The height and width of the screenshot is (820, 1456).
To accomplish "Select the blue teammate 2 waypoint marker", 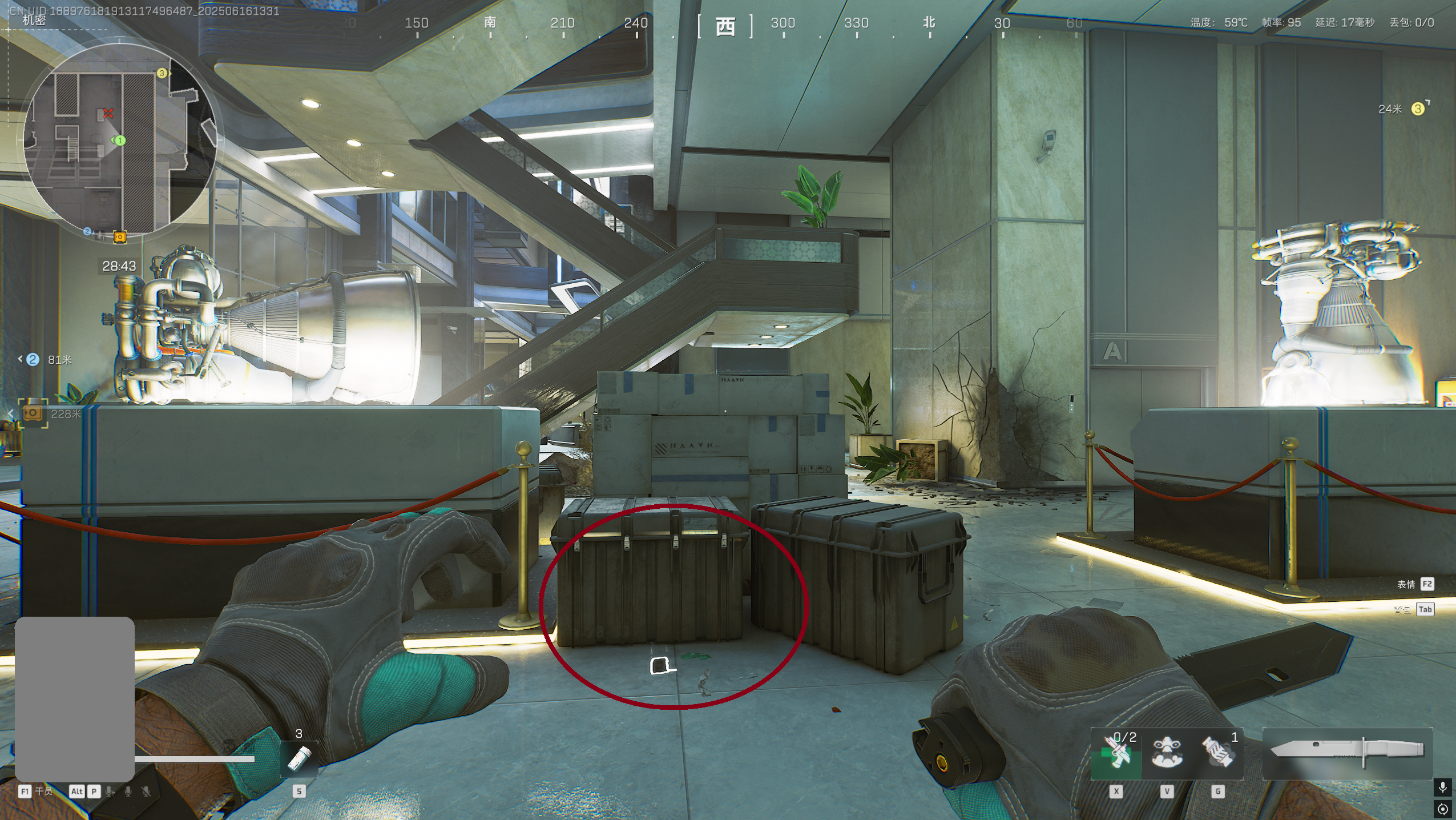I will pyautogui.click(x=33, y=360).
